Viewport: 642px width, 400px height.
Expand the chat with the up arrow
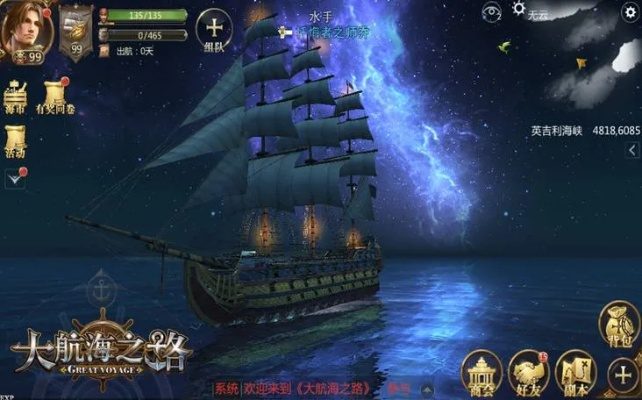(x=427, y=388)
